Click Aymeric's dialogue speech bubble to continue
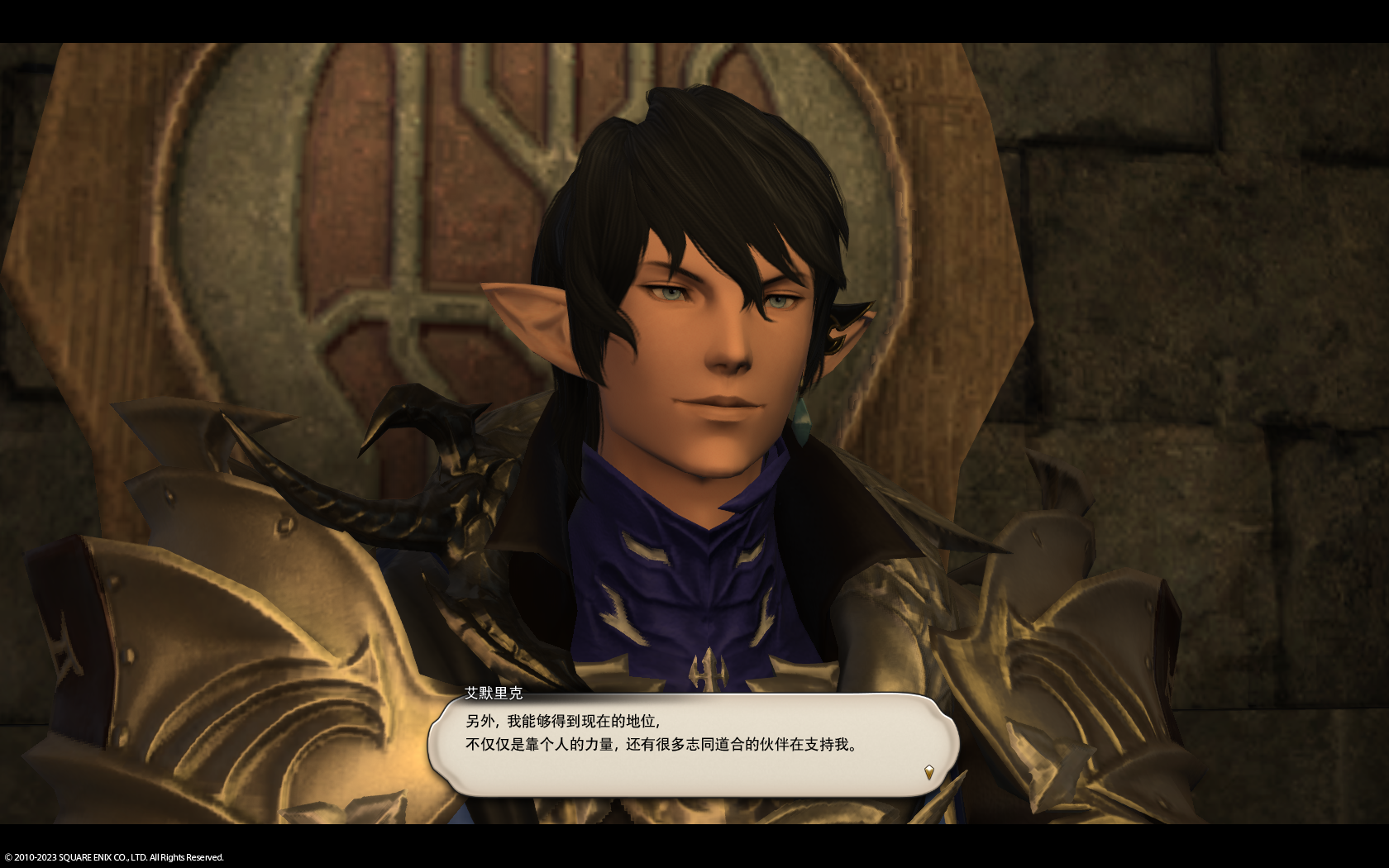 click(693, 744)
